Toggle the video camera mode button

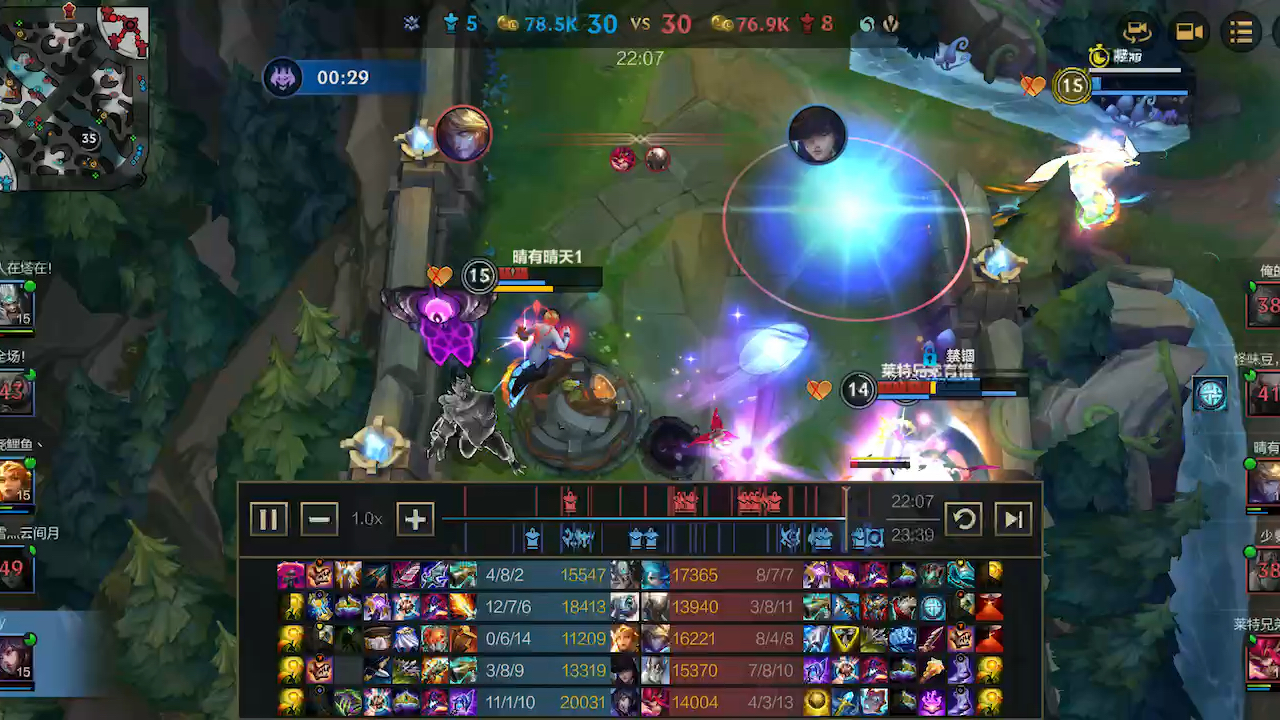click(1189, 32)
